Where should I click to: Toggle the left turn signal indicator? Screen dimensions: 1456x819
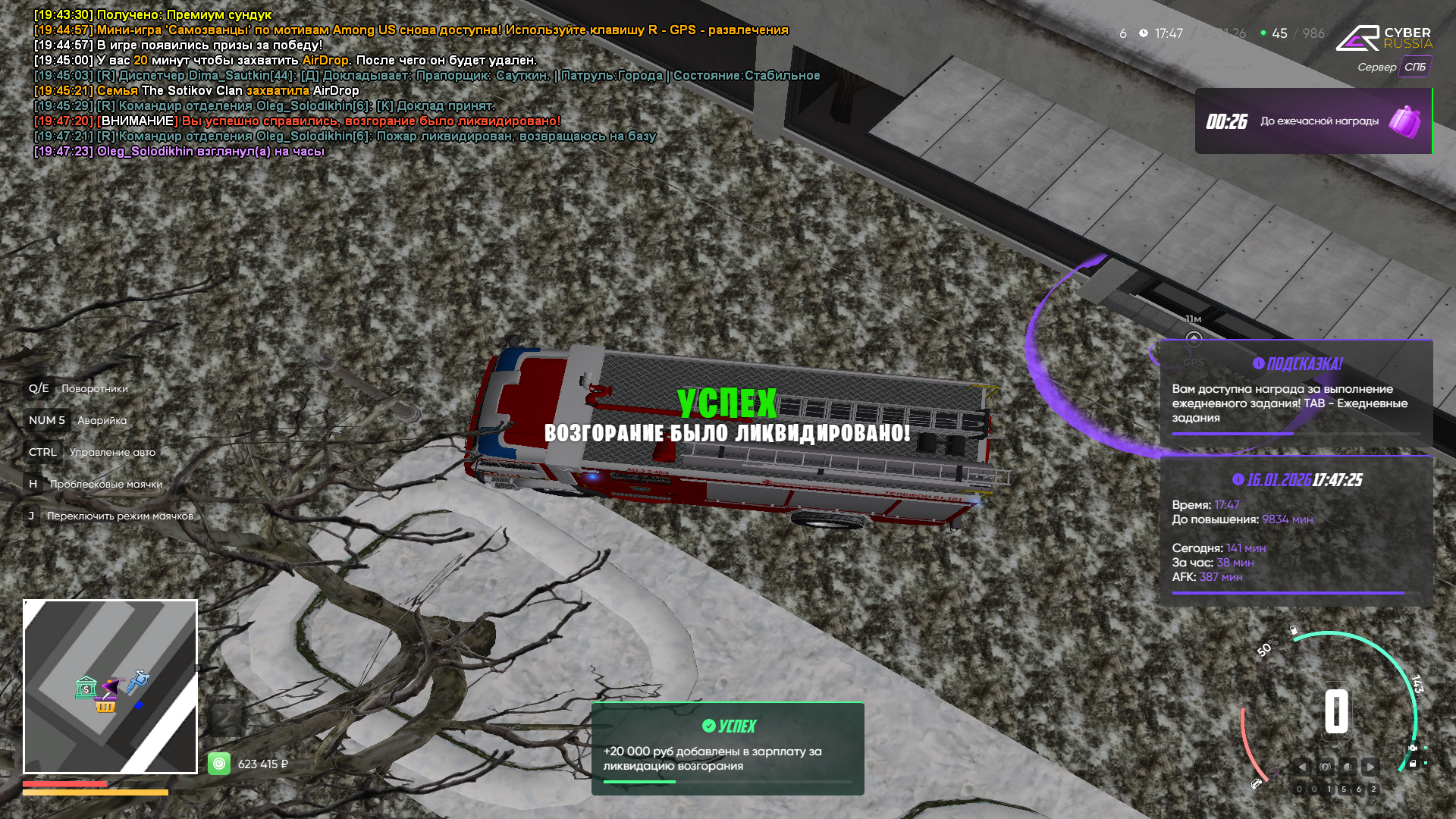coord(1302,767)
